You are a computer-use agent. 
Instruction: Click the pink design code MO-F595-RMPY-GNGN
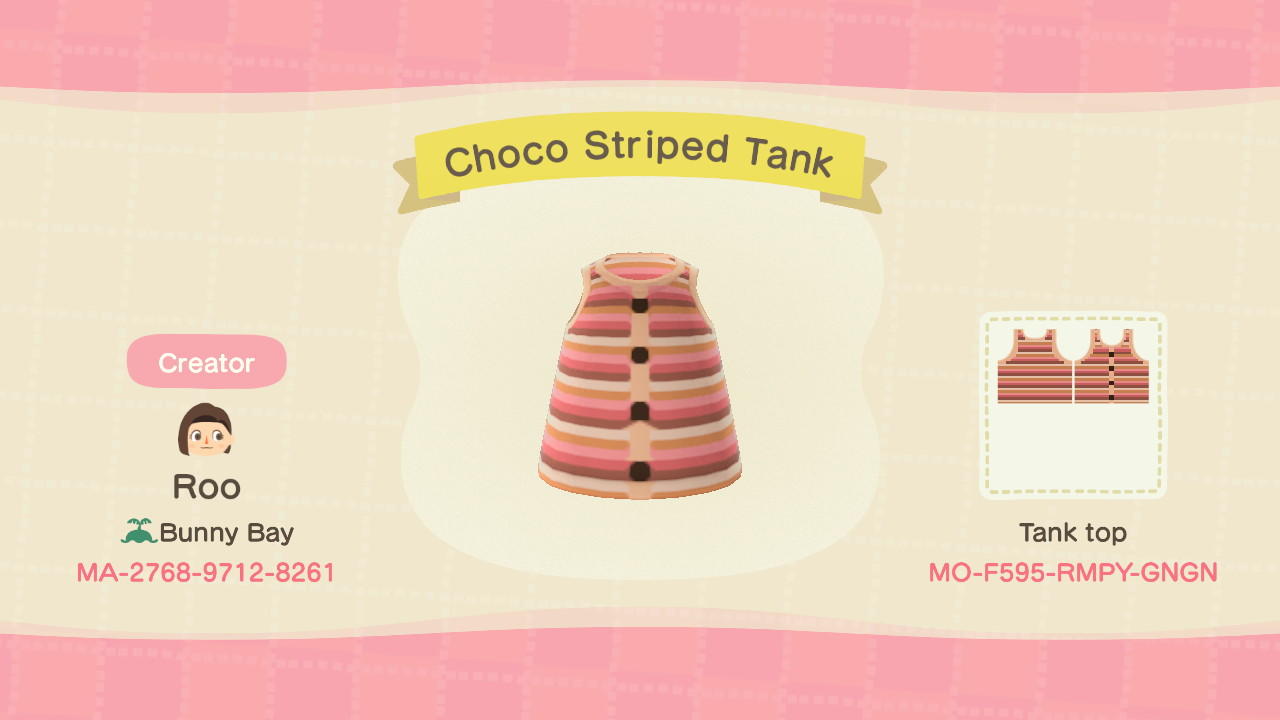[x=1071, y=573]
